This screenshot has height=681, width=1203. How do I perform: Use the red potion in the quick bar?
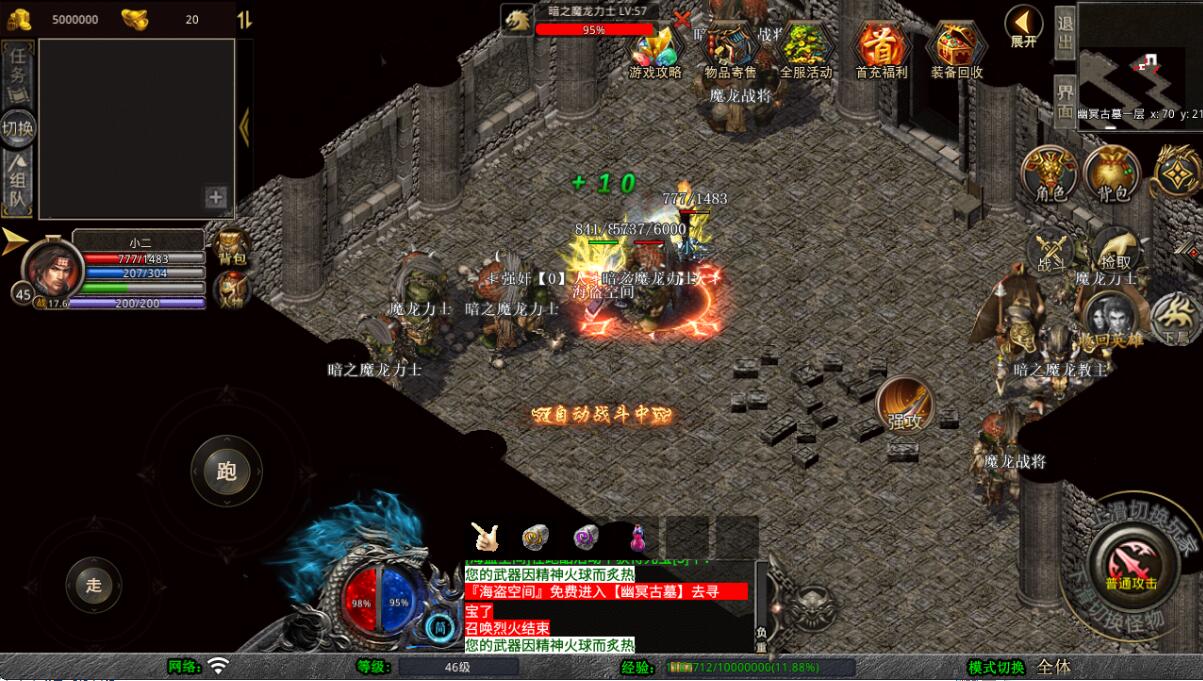pos(637,537)
